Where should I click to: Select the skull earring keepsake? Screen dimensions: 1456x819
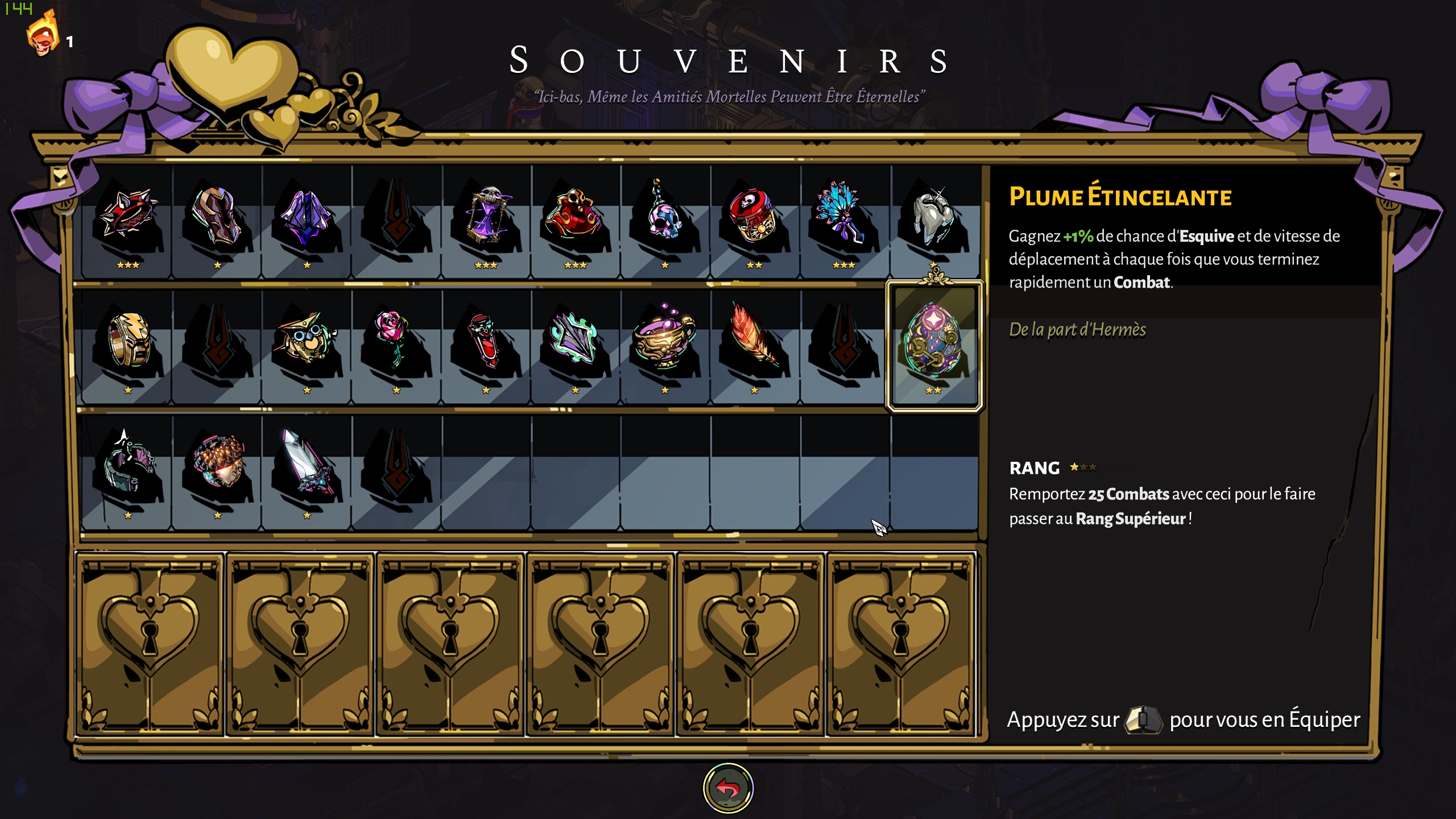pyautogui.click(x=664, y=219)
